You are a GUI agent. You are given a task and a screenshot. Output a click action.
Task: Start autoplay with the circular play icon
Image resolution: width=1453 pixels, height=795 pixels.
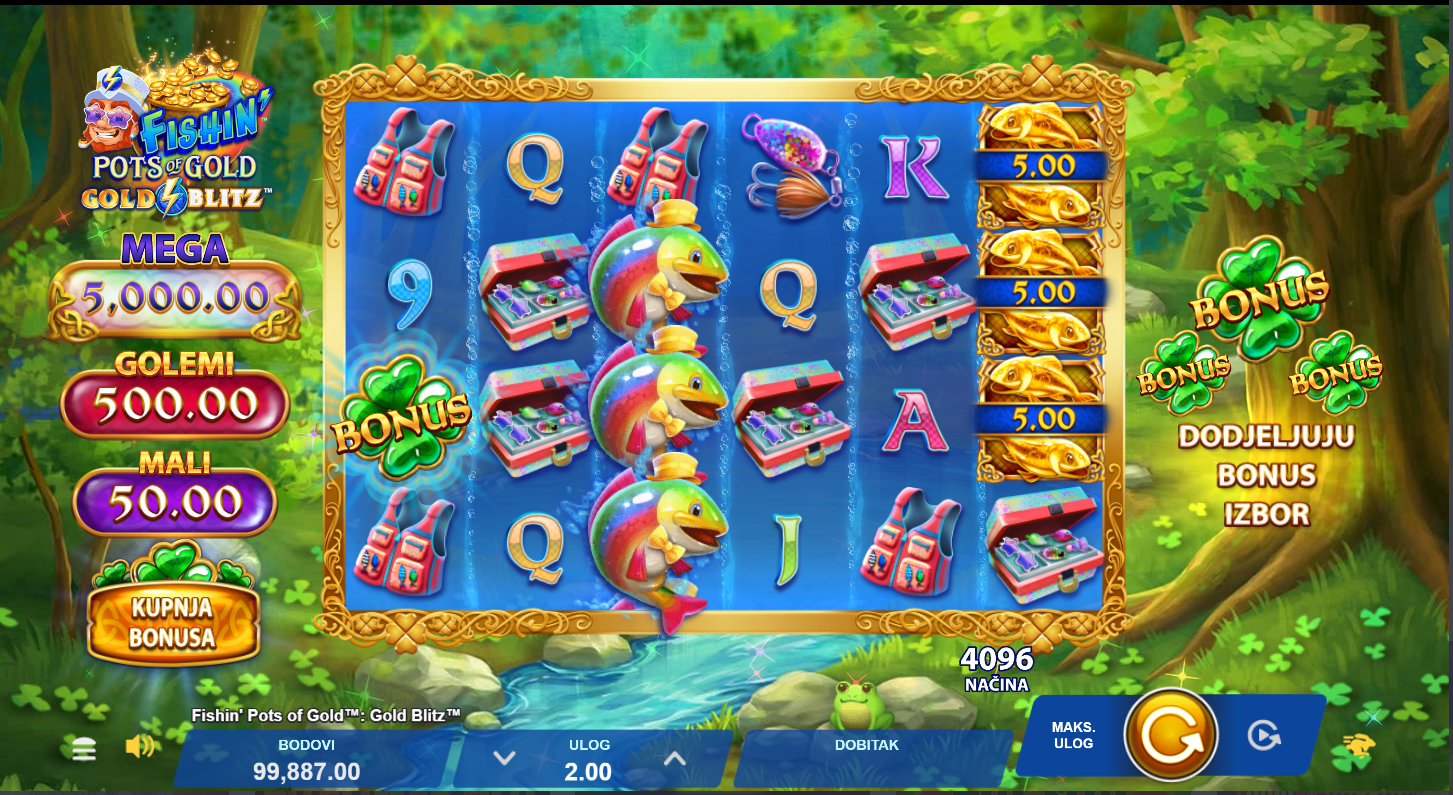(x=1264, y=735)
